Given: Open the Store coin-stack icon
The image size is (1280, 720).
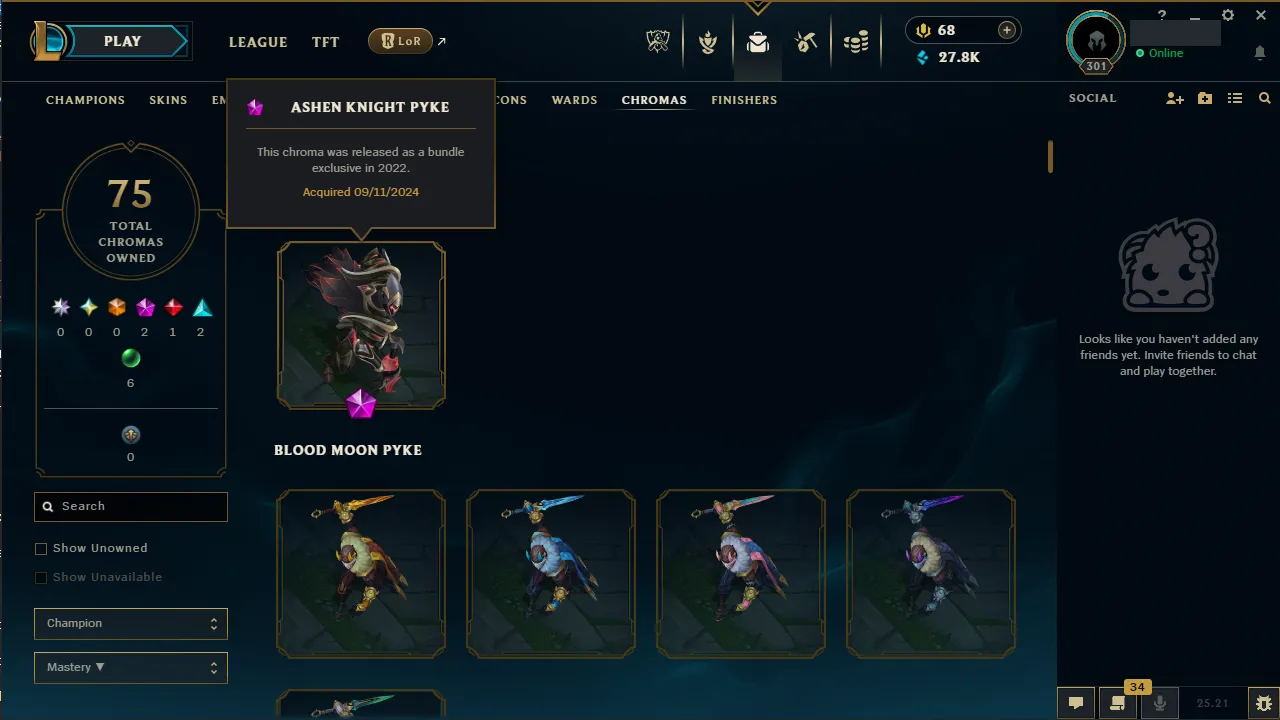Looking at the screenshot, I should pyautogui.click(x=856, y=42).
